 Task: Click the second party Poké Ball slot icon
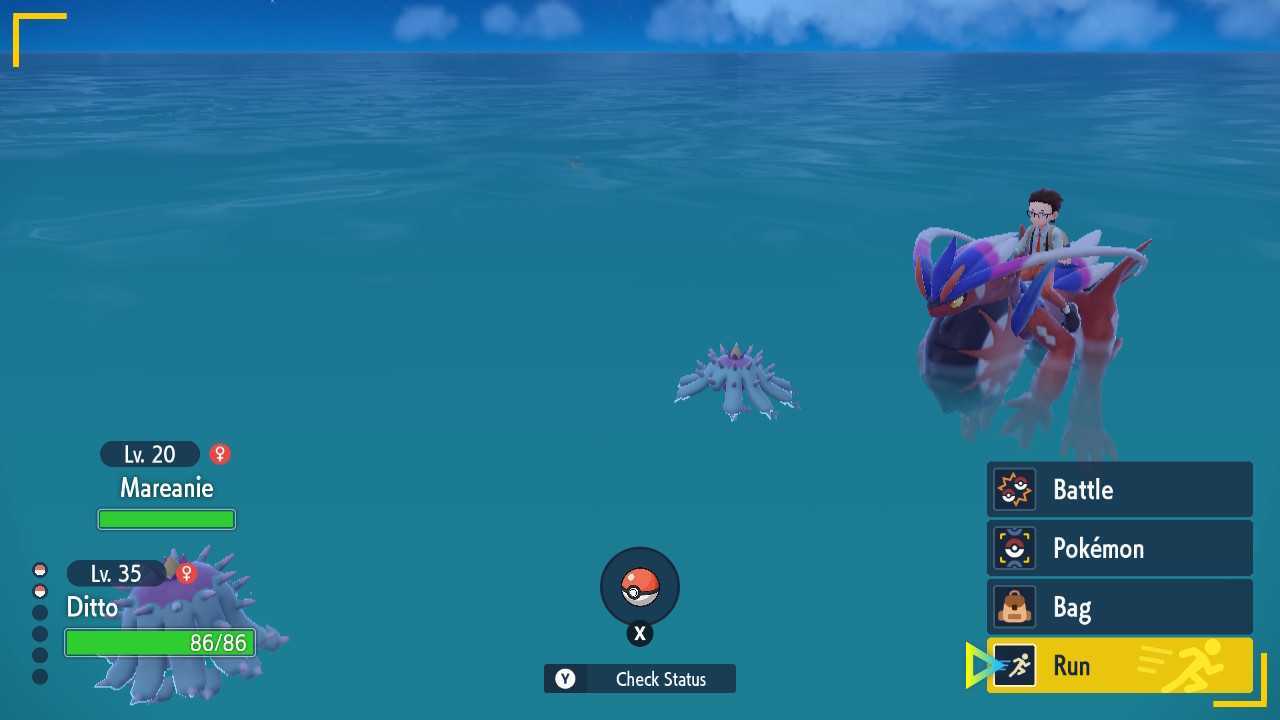[x=39, y=590]
